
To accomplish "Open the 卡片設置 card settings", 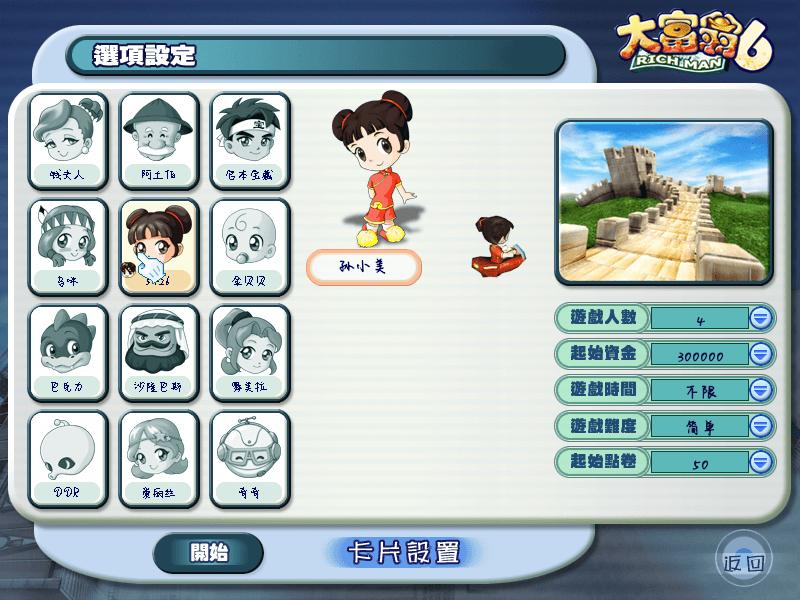I will click(x=403, y=552).
